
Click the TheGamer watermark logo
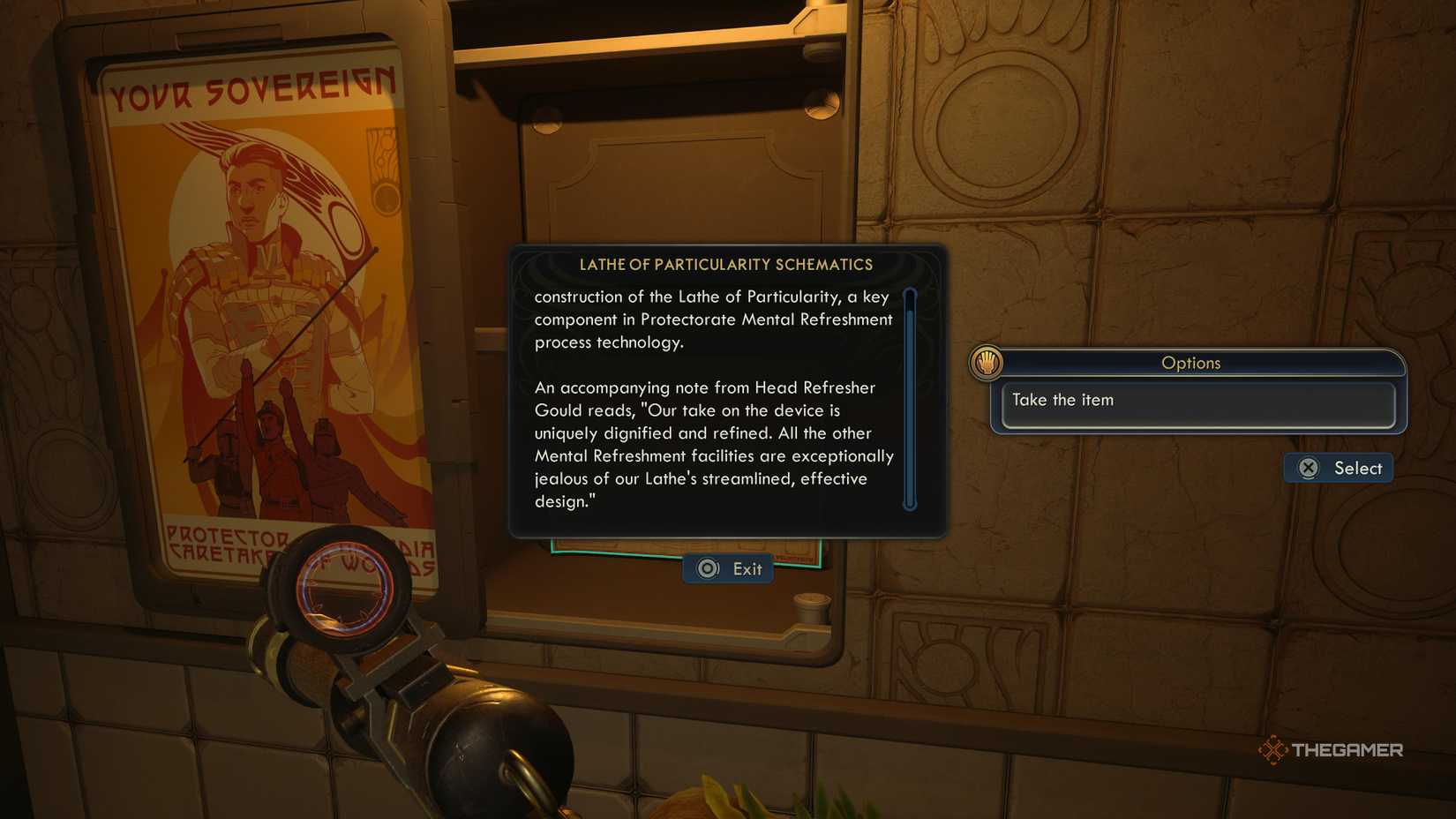(1332, 749)
